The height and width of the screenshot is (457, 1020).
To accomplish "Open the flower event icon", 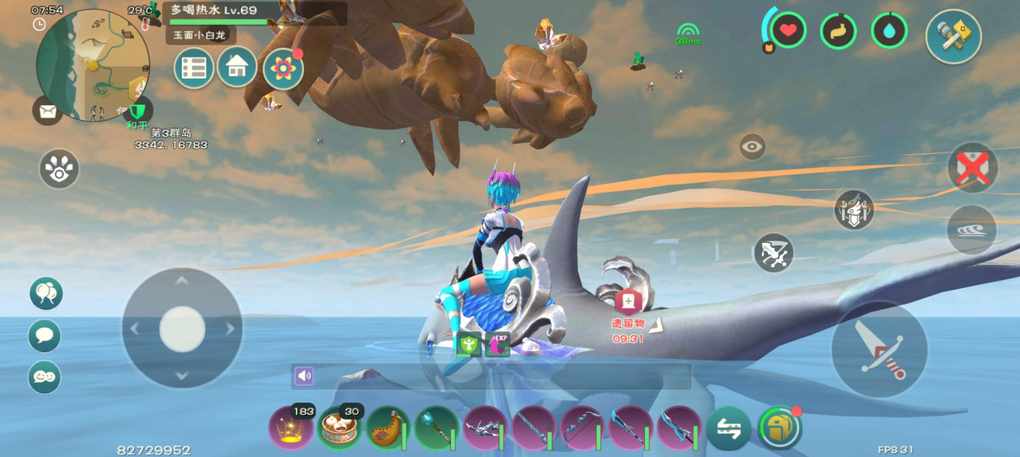I will [283, 68].
